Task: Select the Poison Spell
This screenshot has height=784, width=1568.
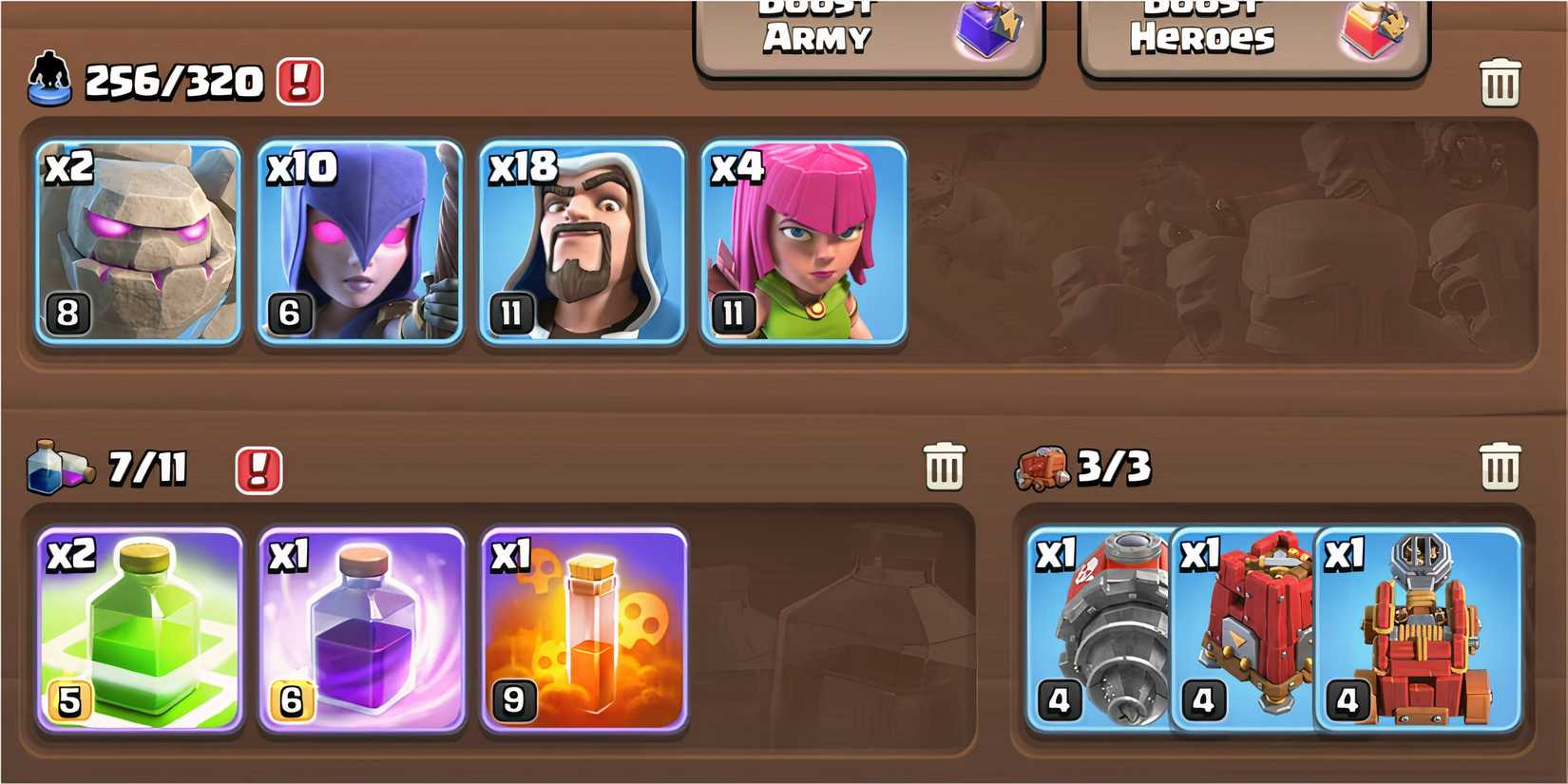Action: (x=583, y=627)
